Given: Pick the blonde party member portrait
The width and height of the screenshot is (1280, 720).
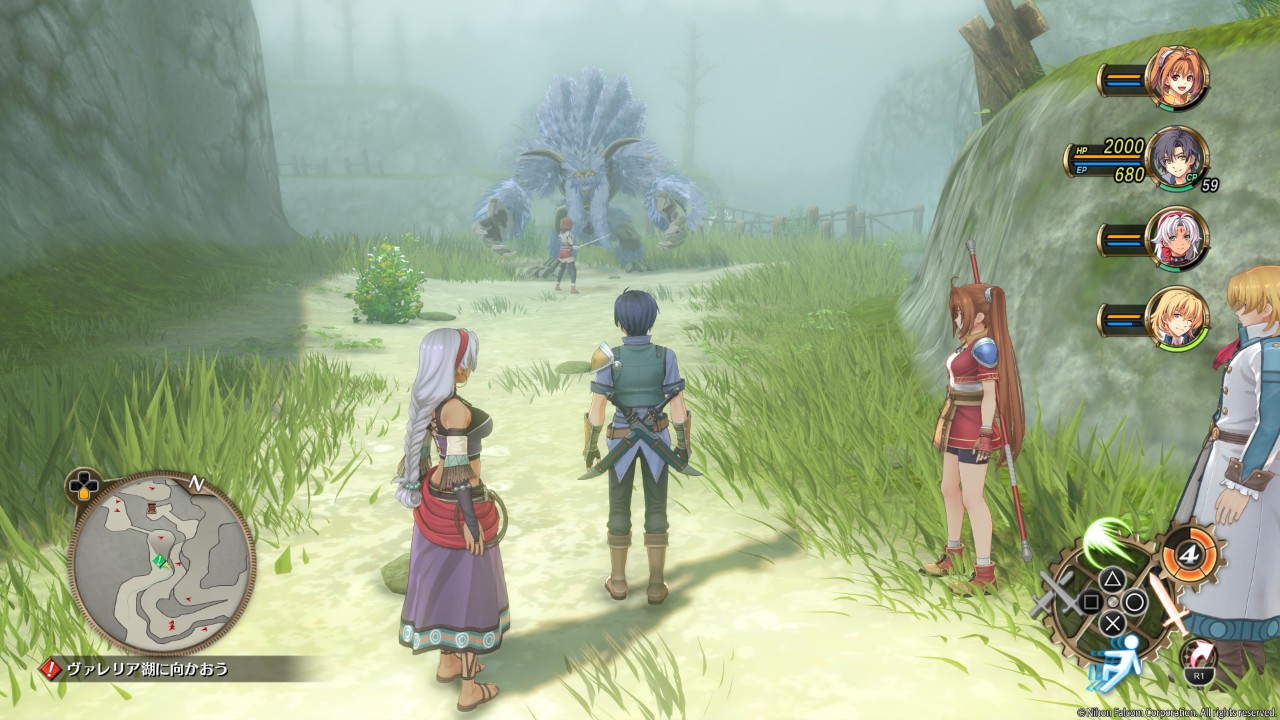Looking at the screenshot, I should (x=1176, y=318).
